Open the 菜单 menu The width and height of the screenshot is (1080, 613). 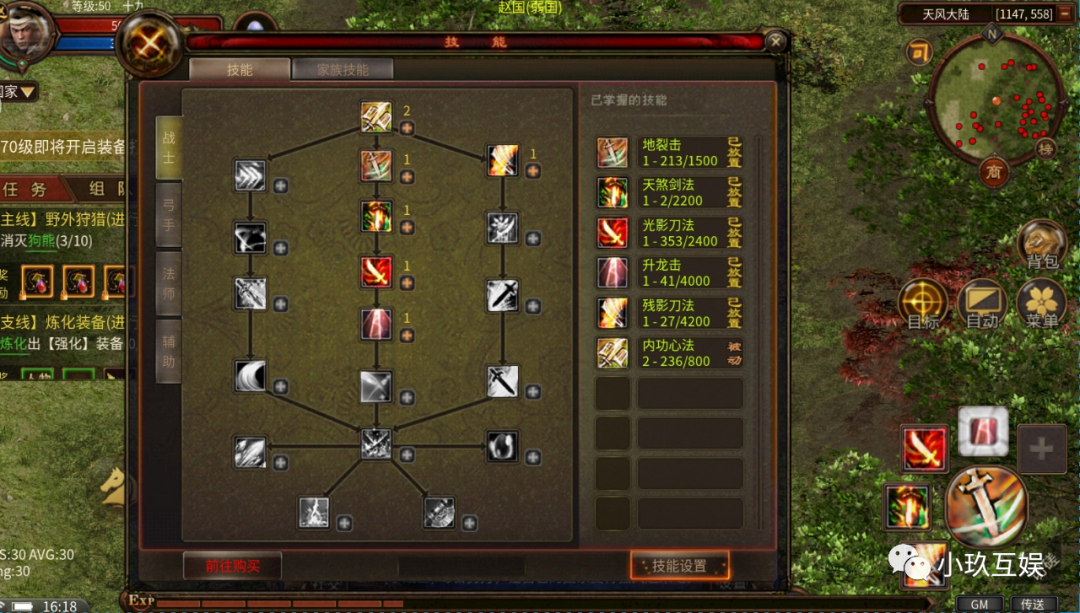point(1041,304)
